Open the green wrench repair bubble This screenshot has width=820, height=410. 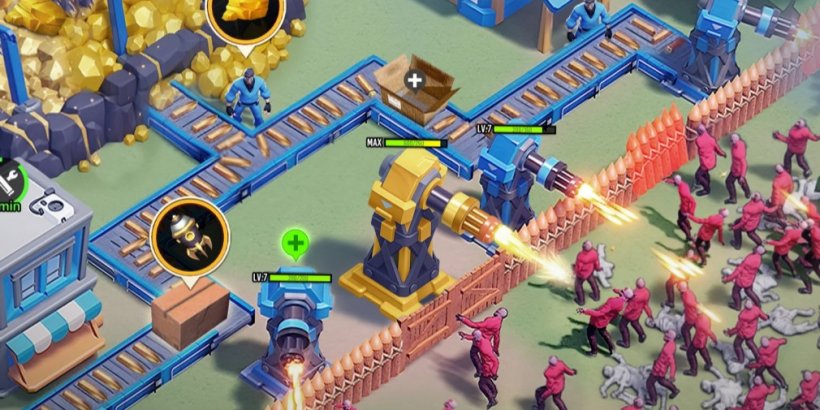click(x=7, y=180)
